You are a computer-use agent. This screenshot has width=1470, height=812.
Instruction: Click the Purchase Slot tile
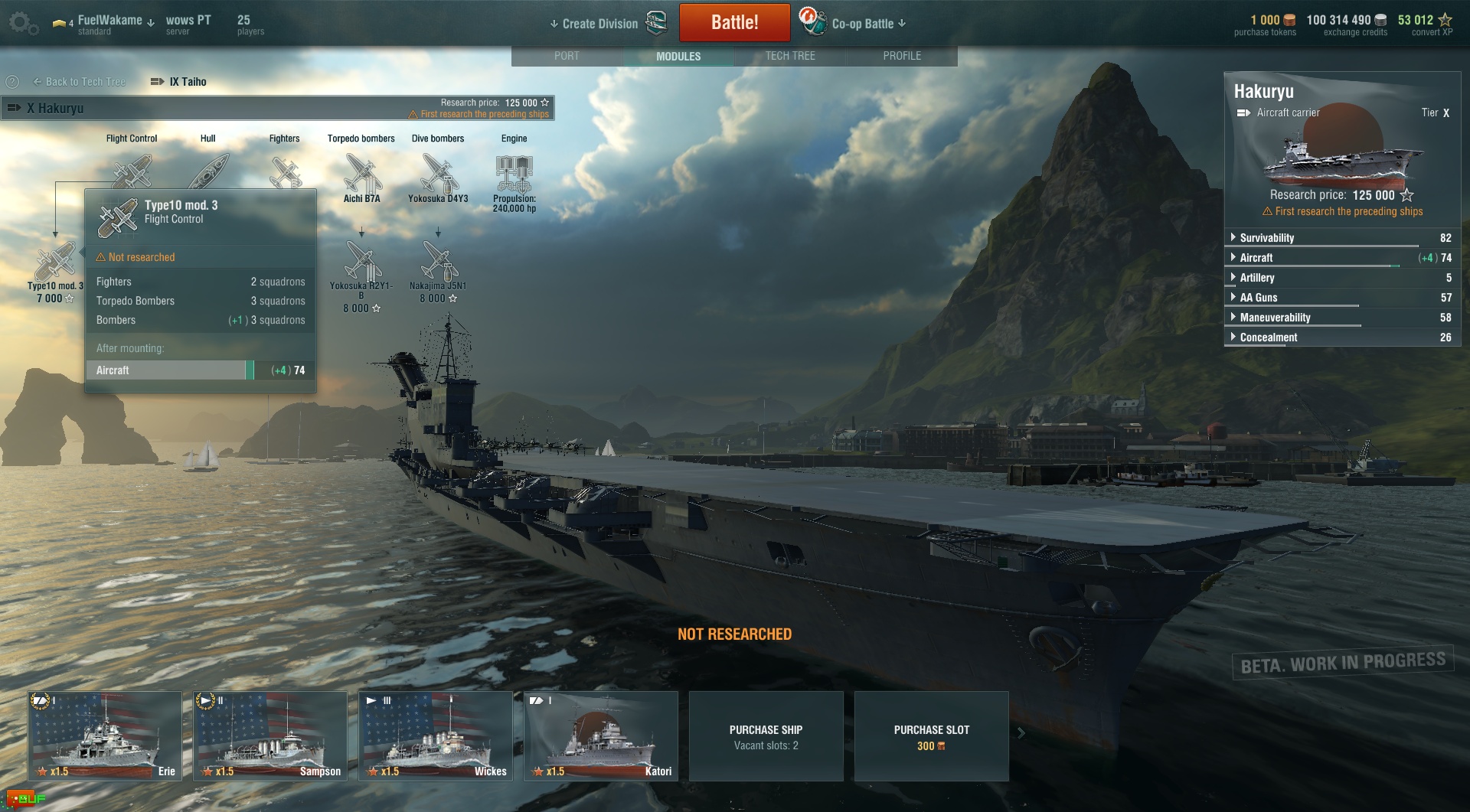coord(931,736)
